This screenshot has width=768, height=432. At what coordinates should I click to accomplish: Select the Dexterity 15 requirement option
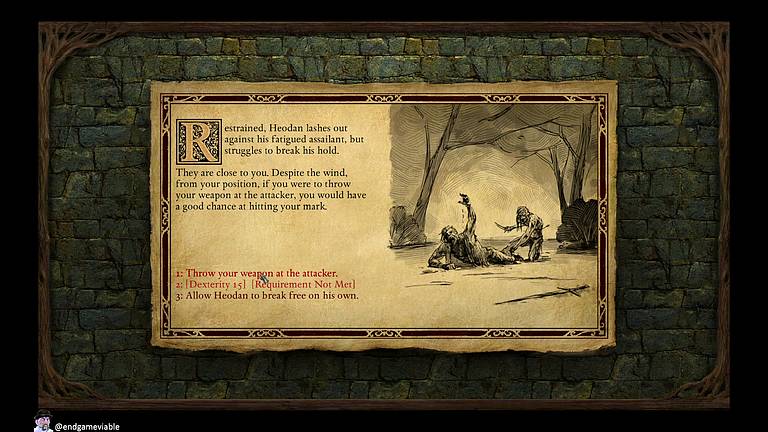pyautogui.click(x=265, y=285)
